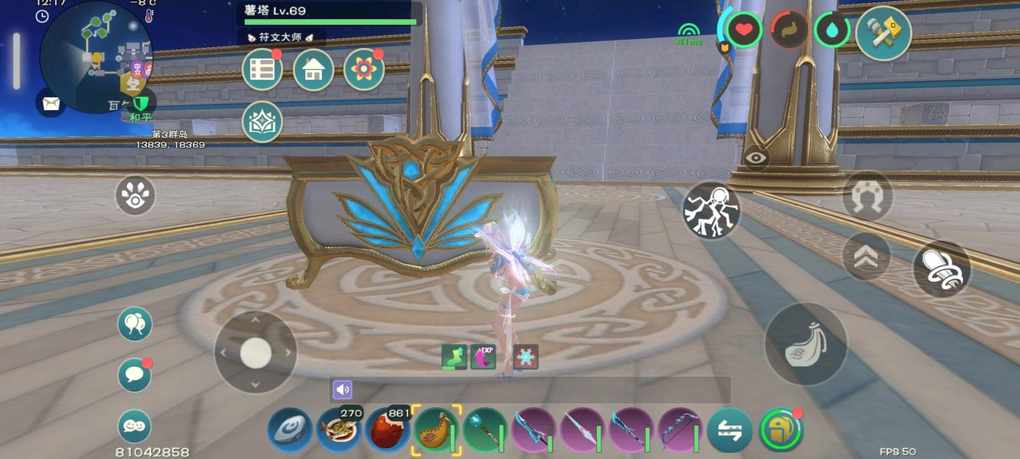Open the hammer and ruler build menu
1020x459 pixels.
pos(883,32)
